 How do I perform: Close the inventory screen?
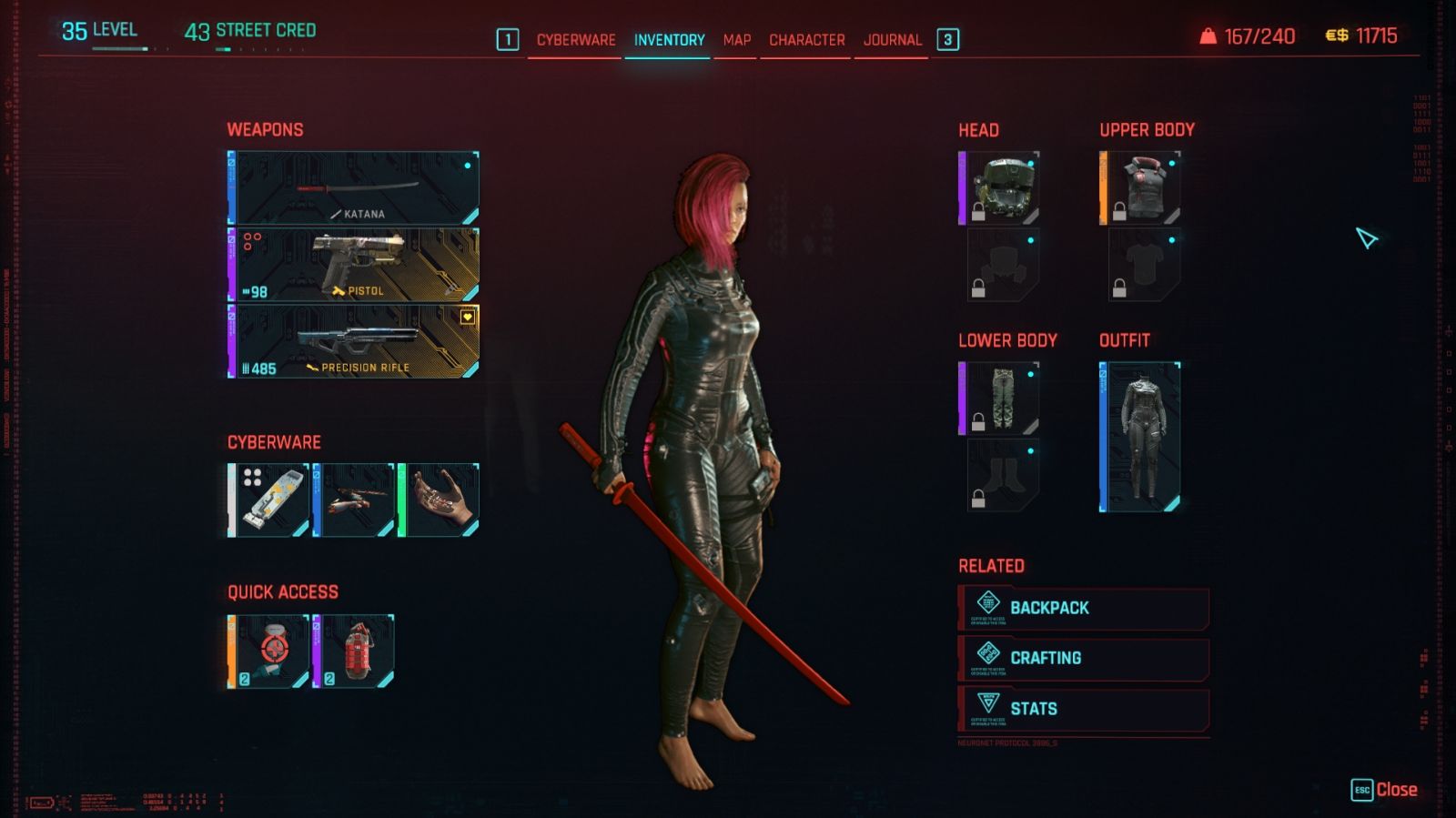(1384, 790)
